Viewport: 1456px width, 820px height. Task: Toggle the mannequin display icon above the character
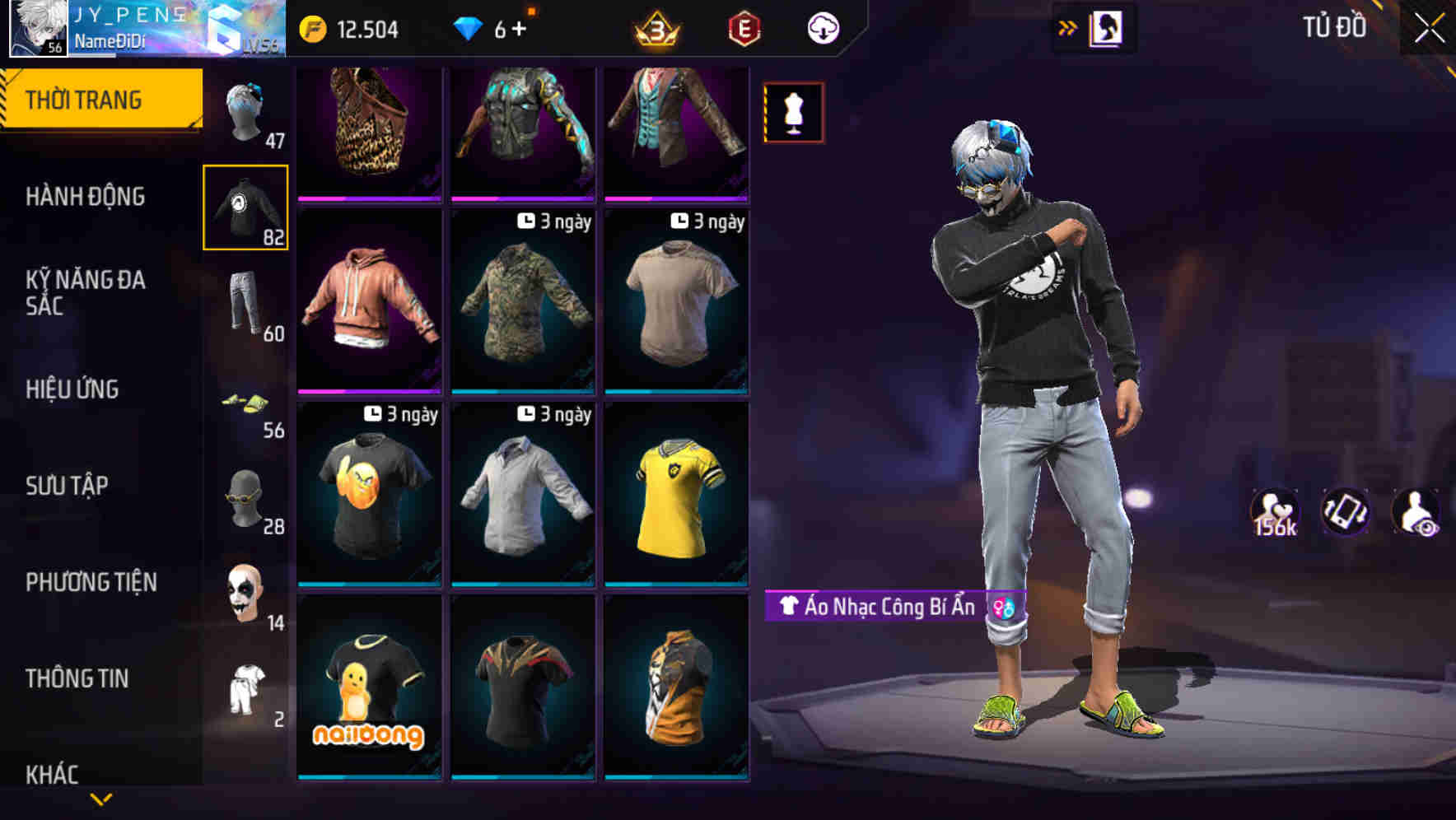pos(792,111)
